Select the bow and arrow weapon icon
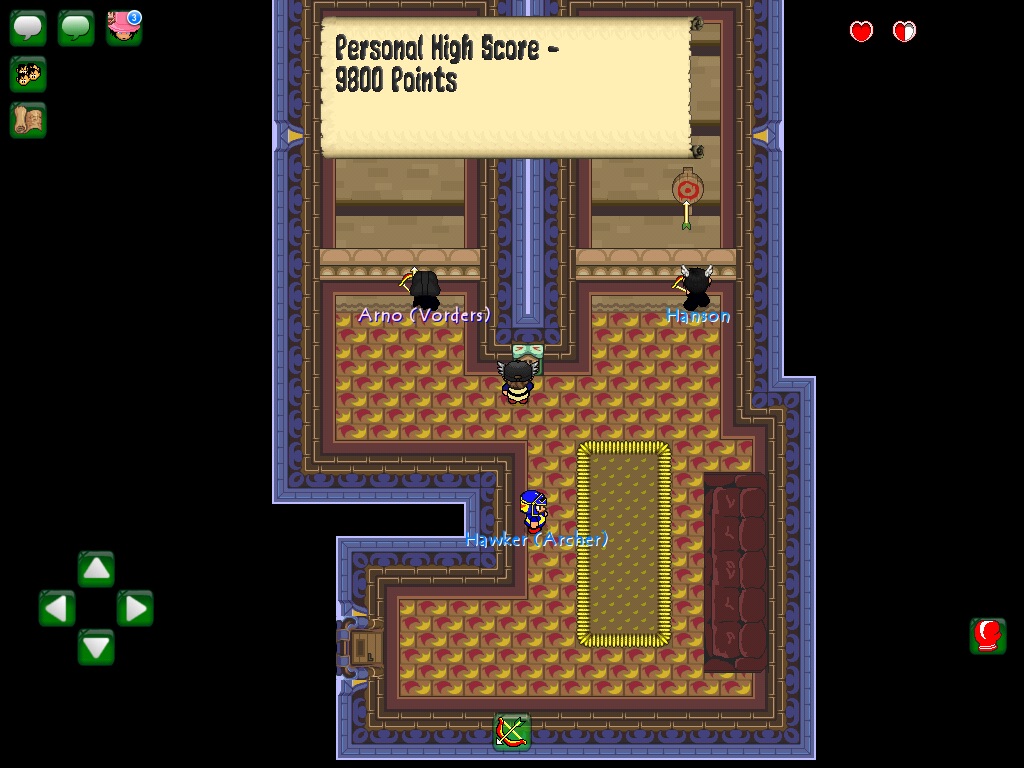Viewport: 1024px width, 768px height. [511, 732]
